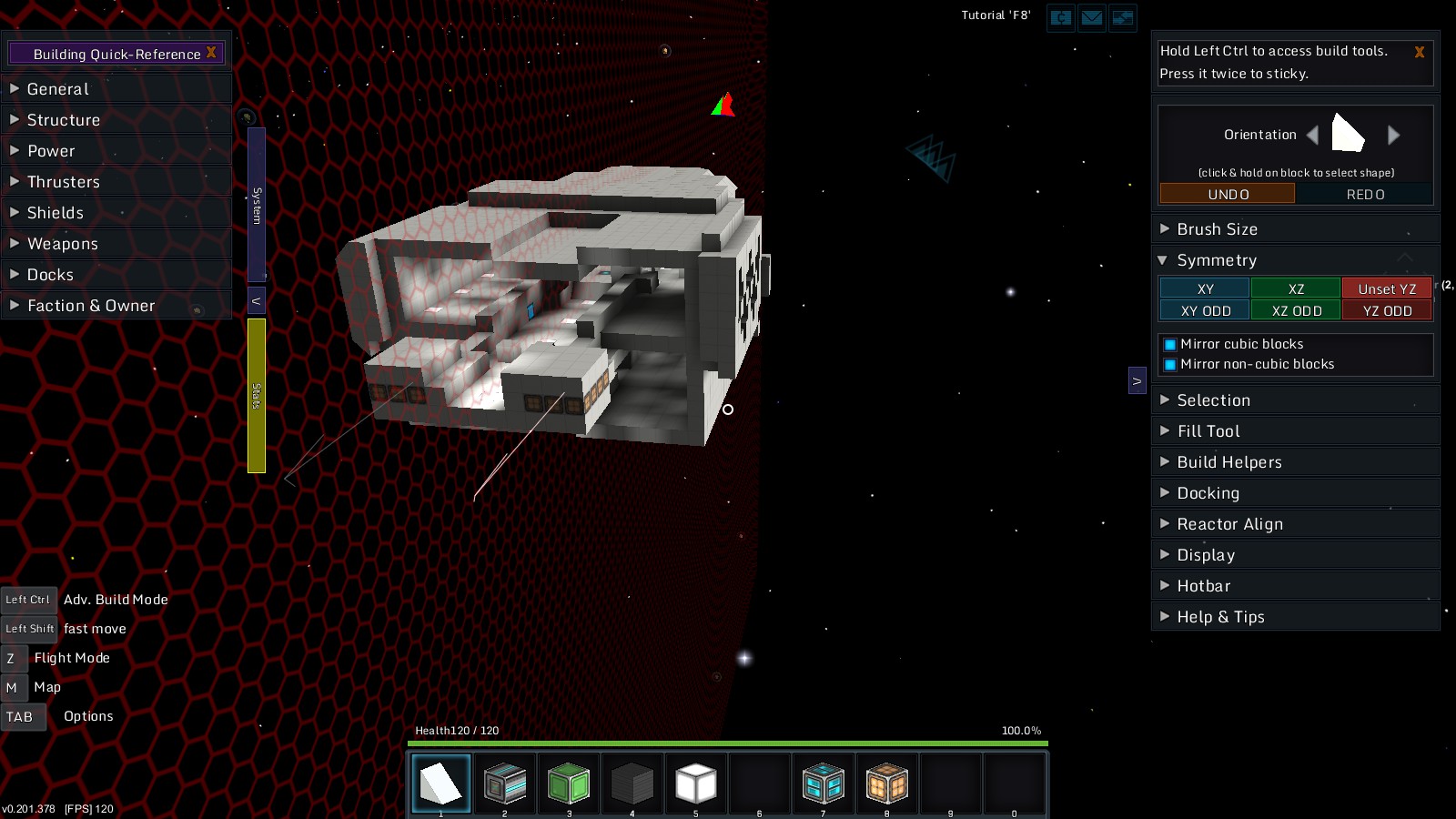Toggle Mirror non-cubic blocks checkbox
Image resolution: width=1456 pixels, height=819 pixels.
pos(1170,365)
